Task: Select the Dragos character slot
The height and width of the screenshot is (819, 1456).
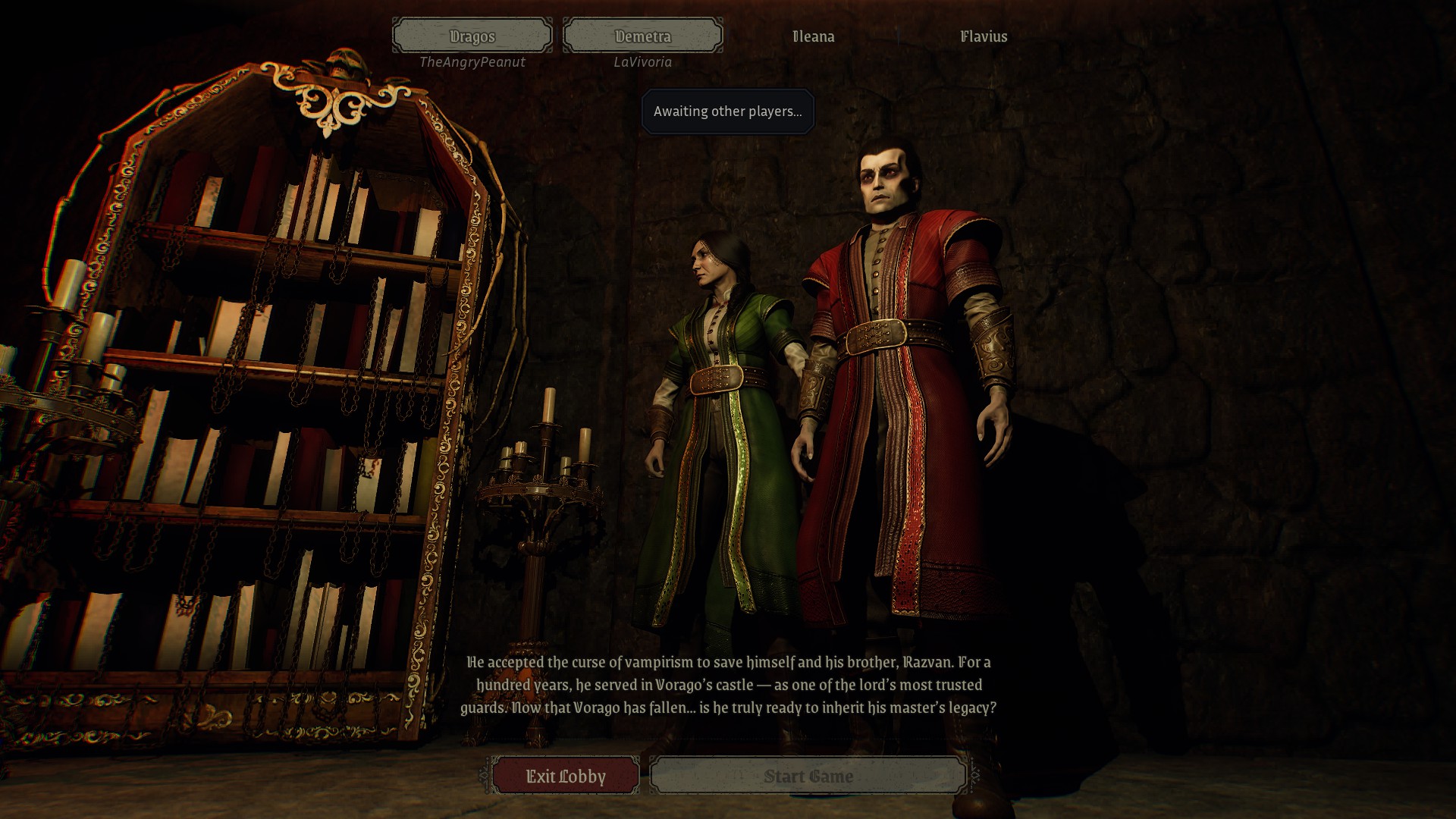Action: tap(472, 36)
